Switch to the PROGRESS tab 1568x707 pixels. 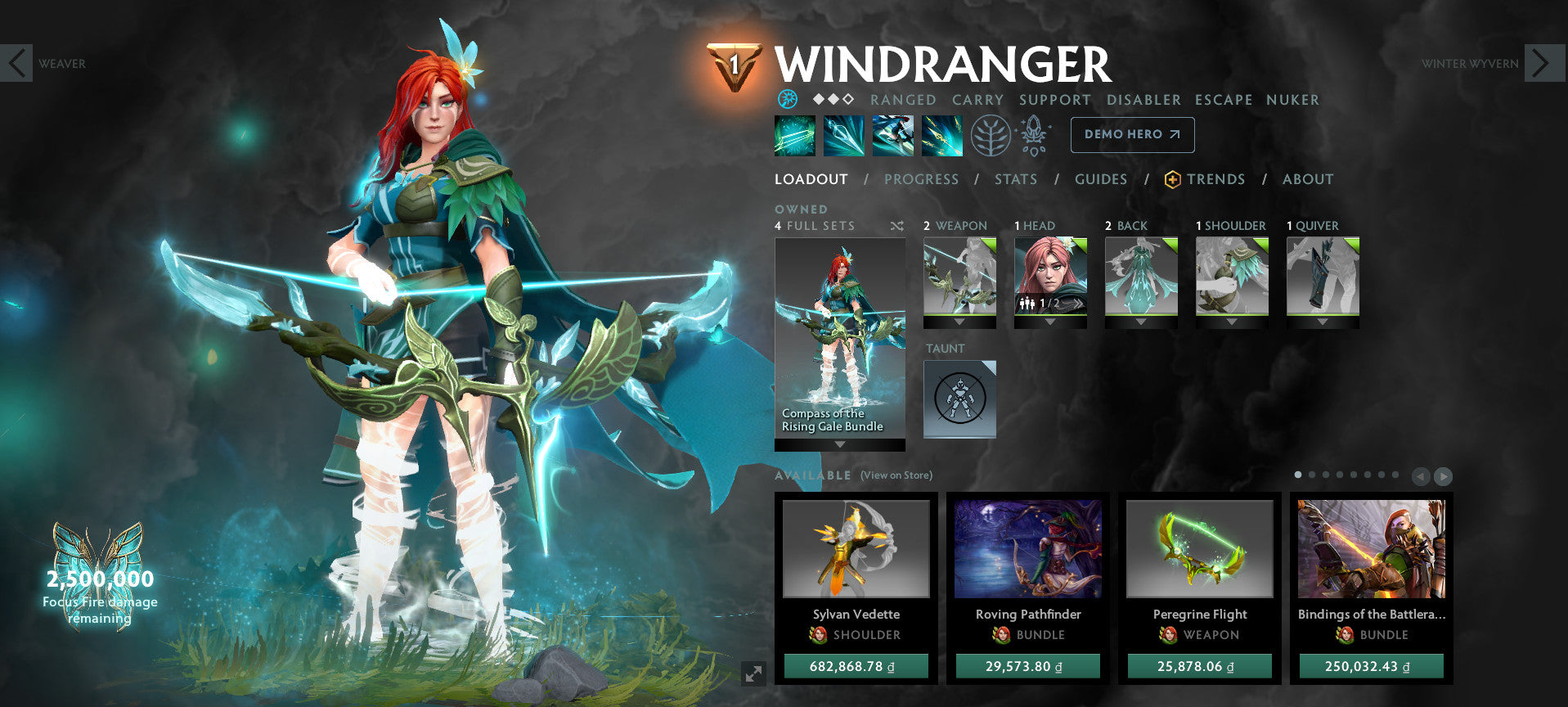click(x=921, y=179)
